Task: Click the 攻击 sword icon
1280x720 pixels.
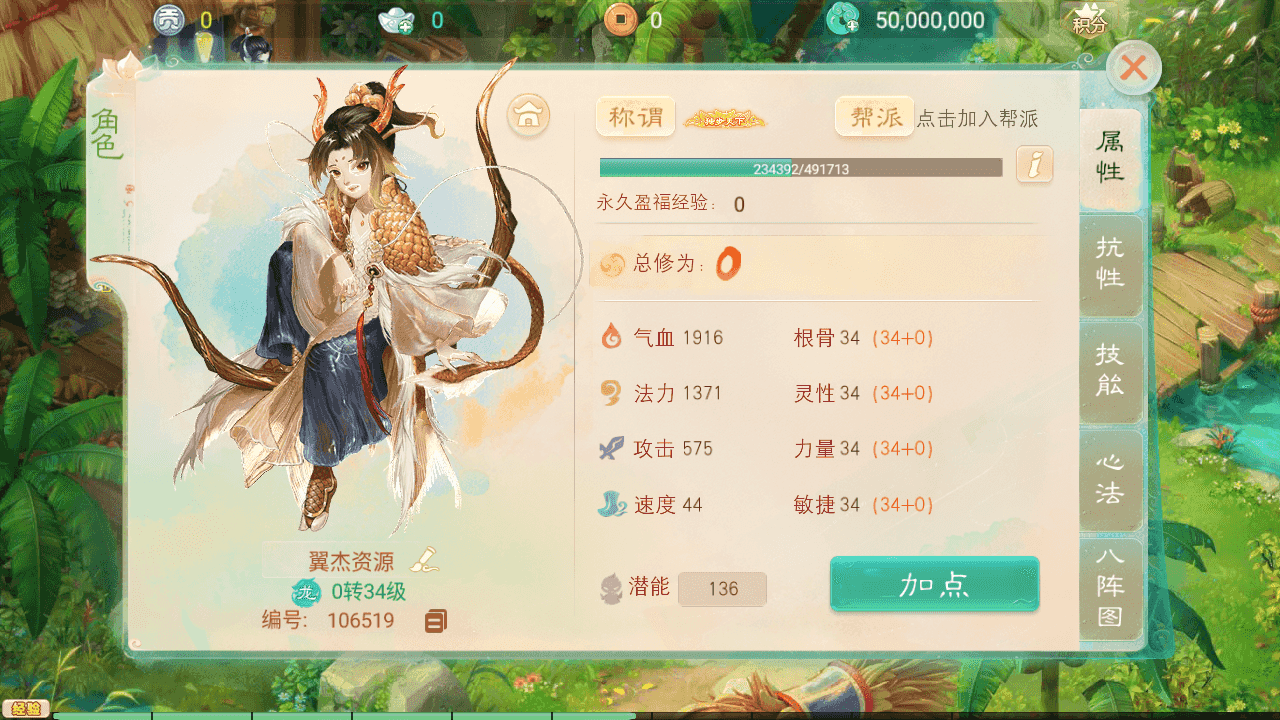Action: (610, 448)
